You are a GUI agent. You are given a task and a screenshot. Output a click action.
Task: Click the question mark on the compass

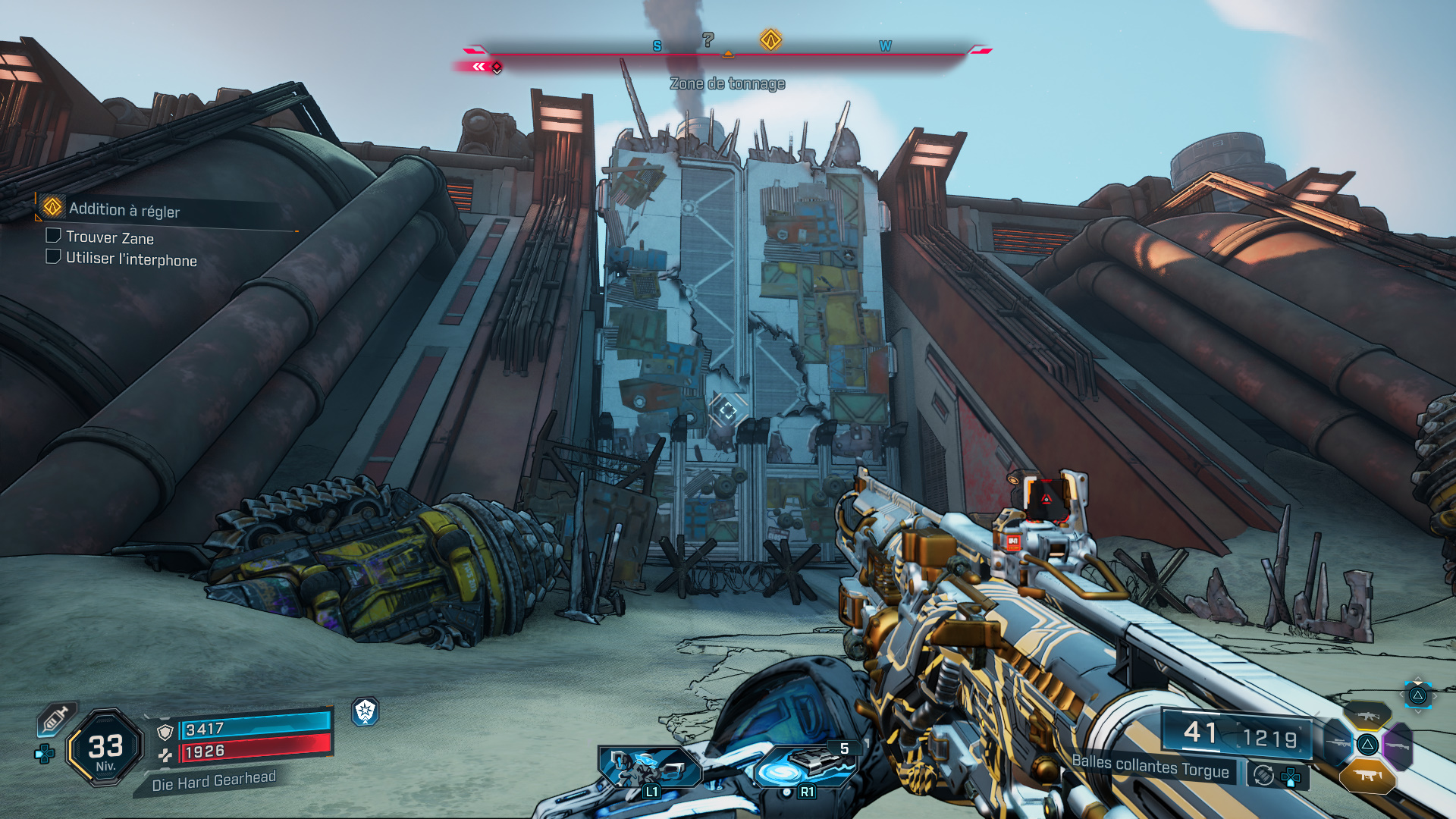click(x=708, y=39)
